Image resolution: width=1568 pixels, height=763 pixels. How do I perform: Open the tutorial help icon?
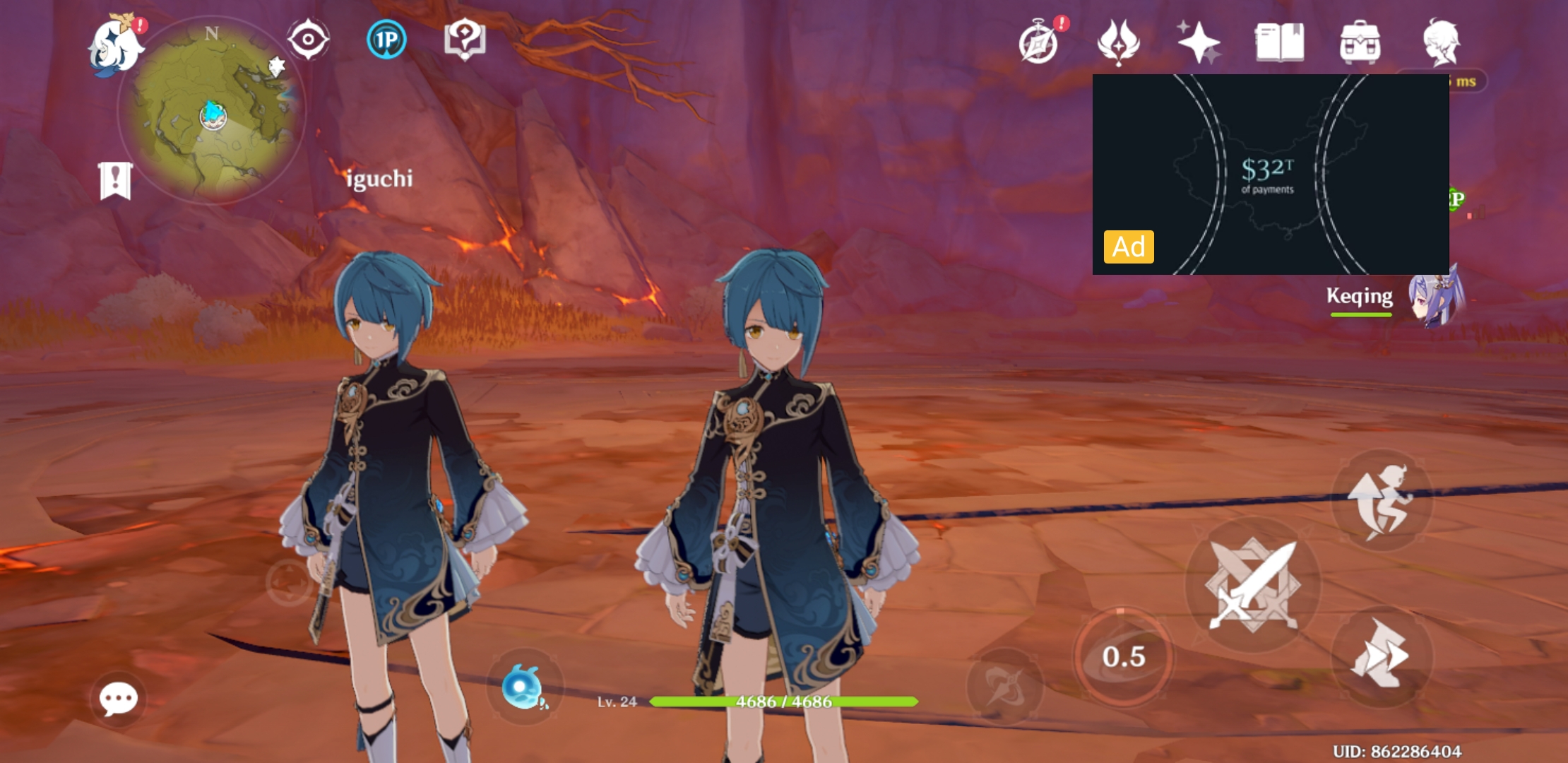tap(465, 40)
